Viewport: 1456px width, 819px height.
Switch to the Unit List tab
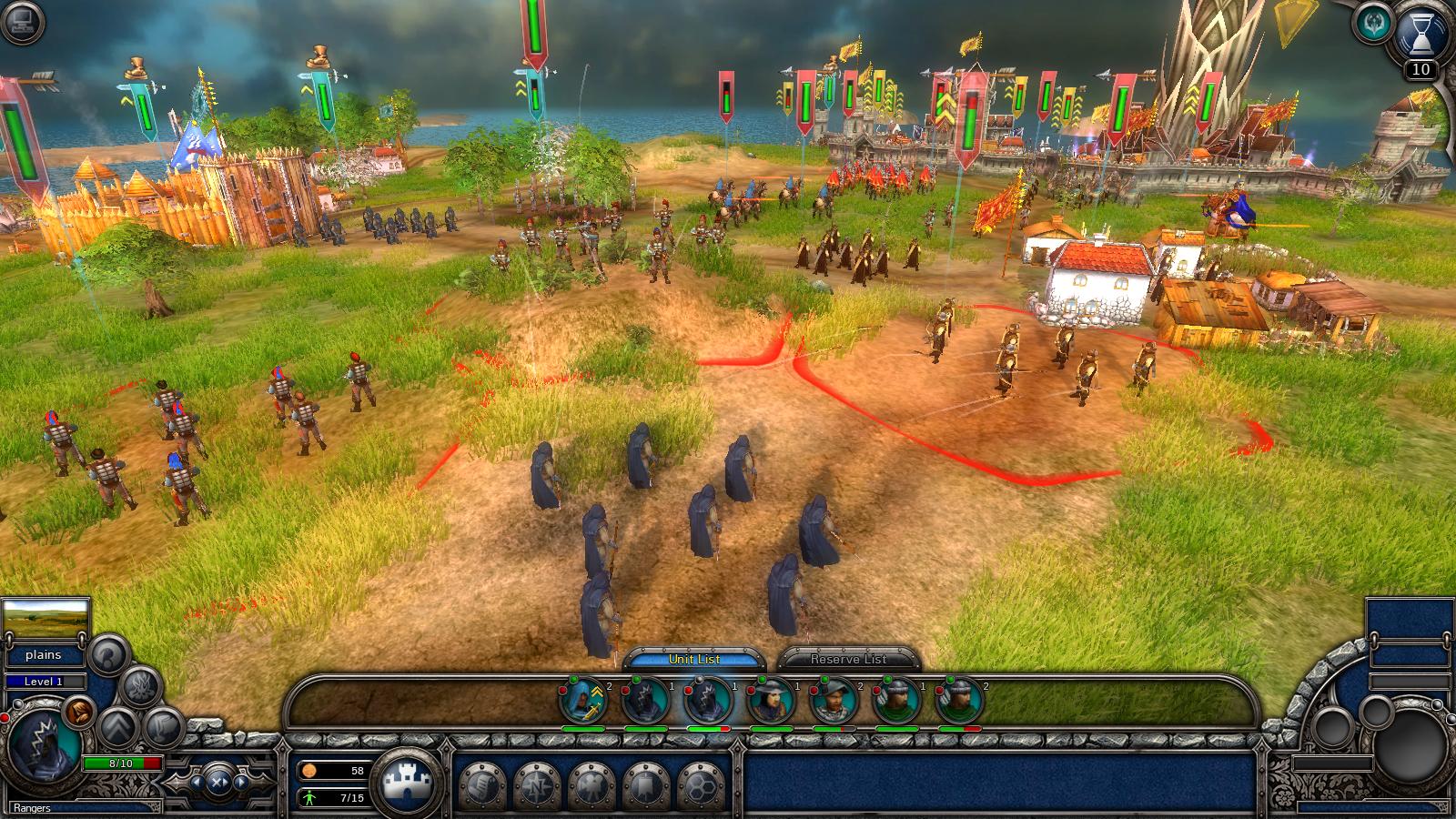(694, 659)
